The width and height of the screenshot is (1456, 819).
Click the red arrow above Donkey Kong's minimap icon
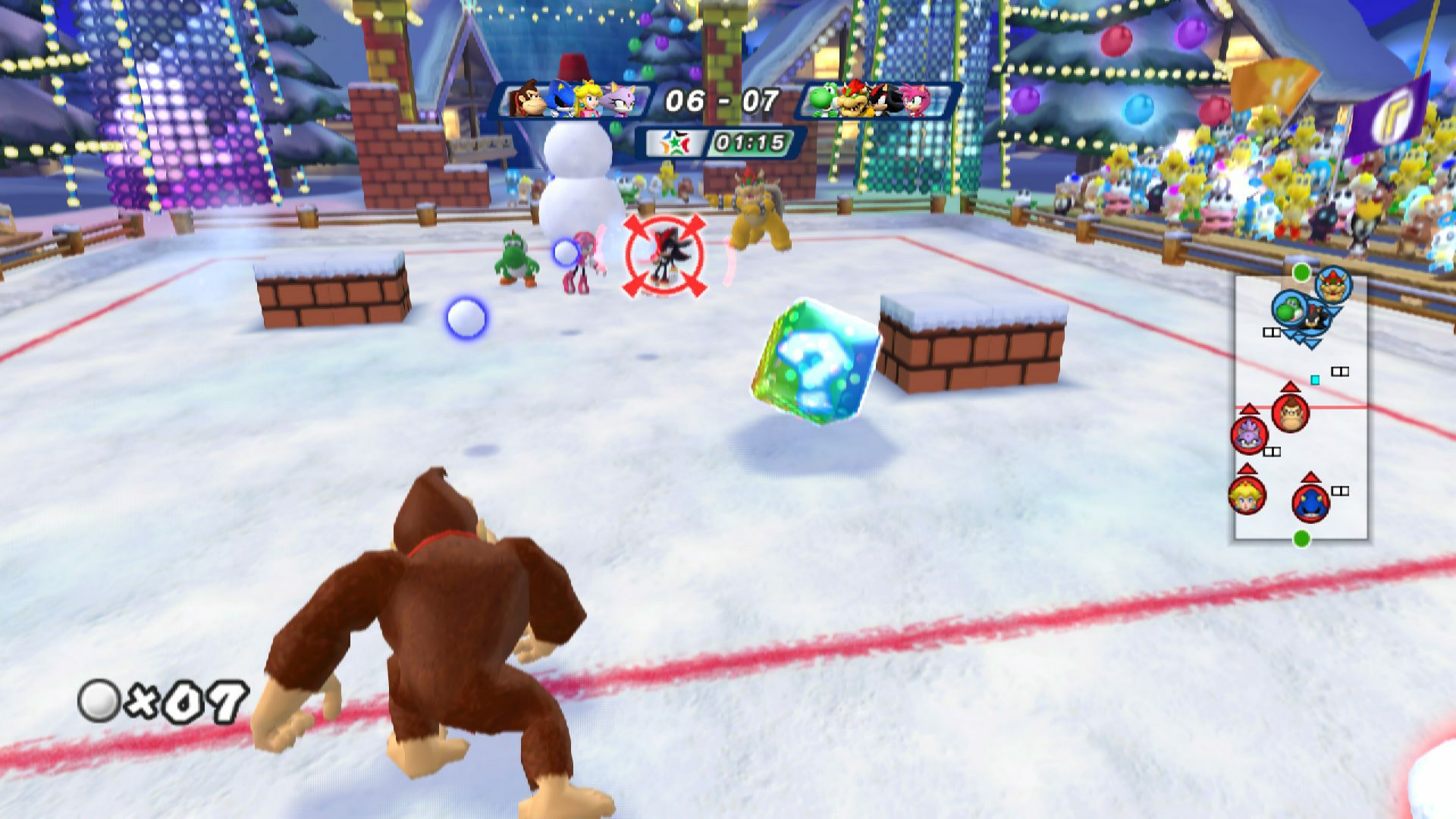(1290, 387)
